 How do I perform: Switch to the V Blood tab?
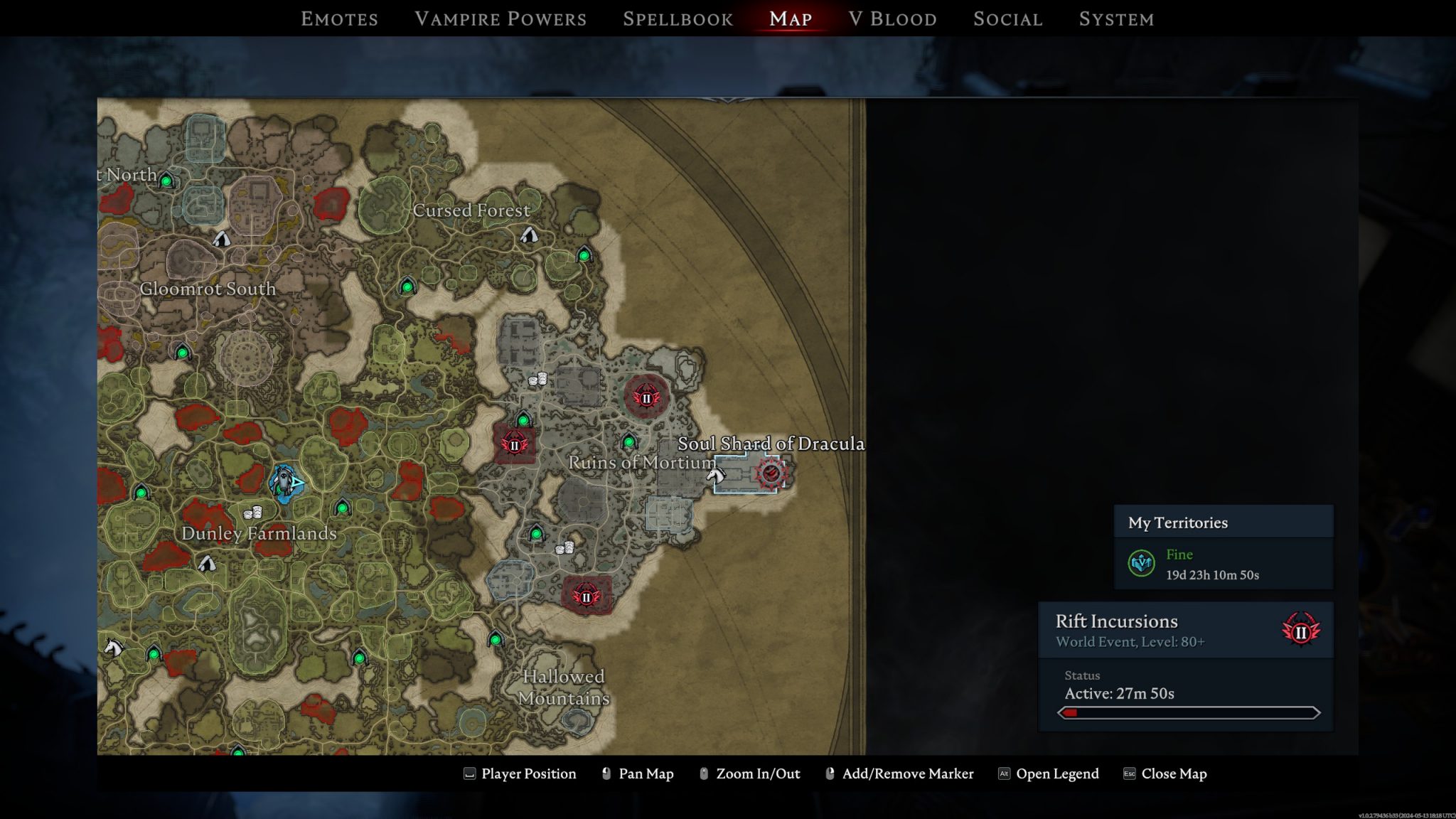[x=893, y=19]
